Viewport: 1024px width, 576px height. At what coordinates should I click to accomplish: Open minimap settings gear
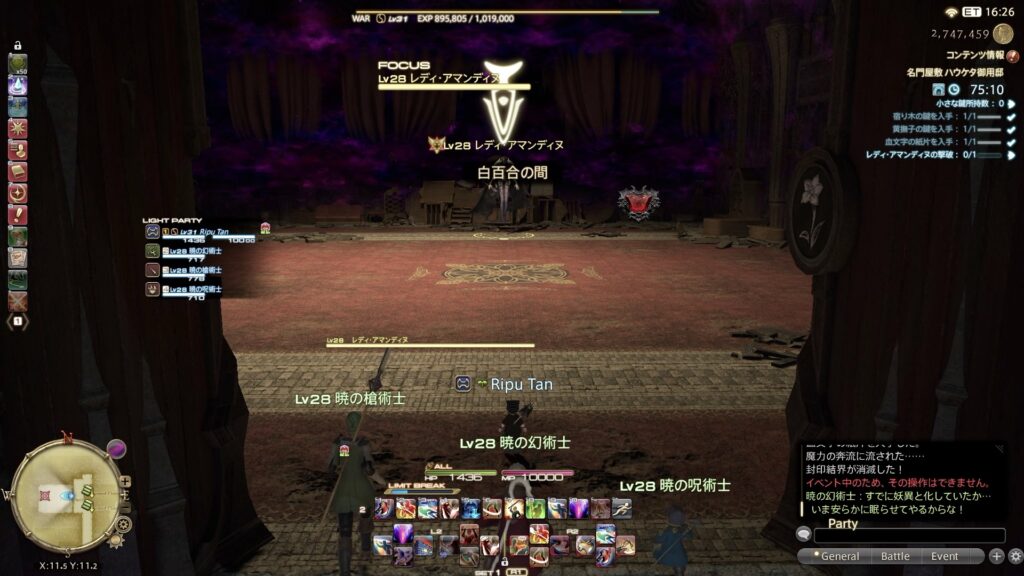(x=124, y=523)
